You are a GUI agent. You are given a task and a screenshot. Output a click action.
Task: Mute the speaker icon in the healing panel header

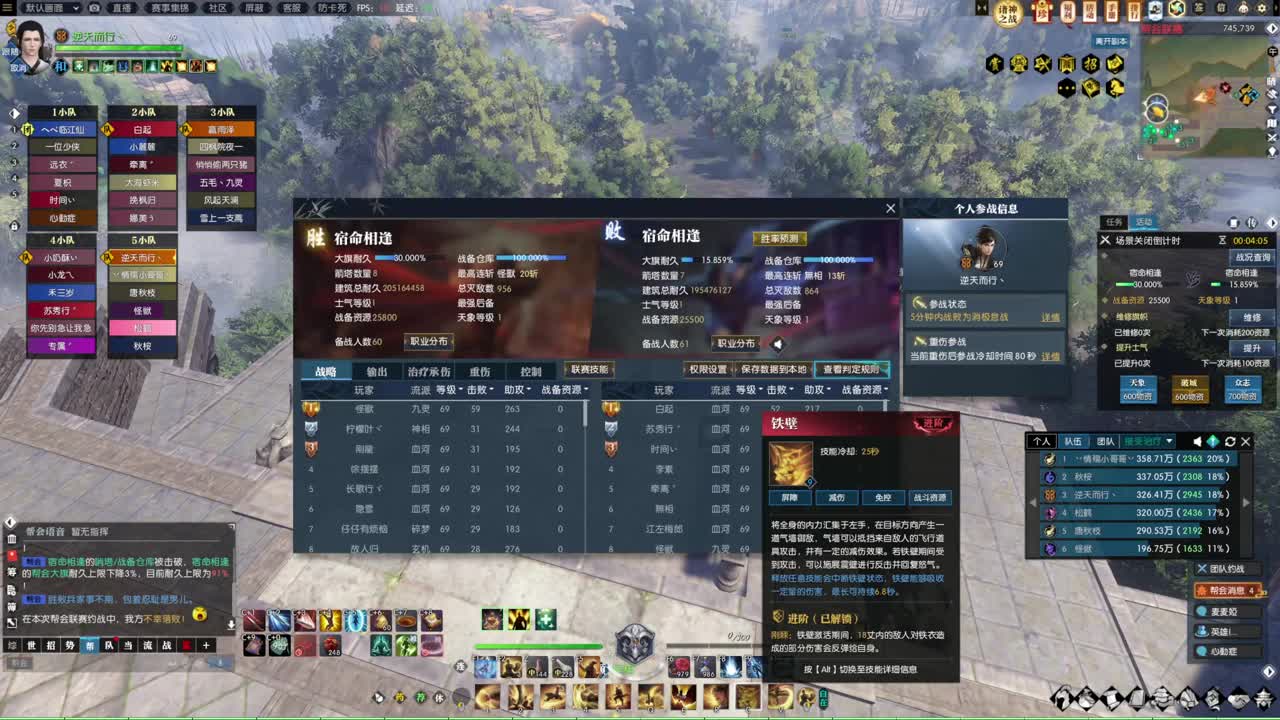point(1198,441)
